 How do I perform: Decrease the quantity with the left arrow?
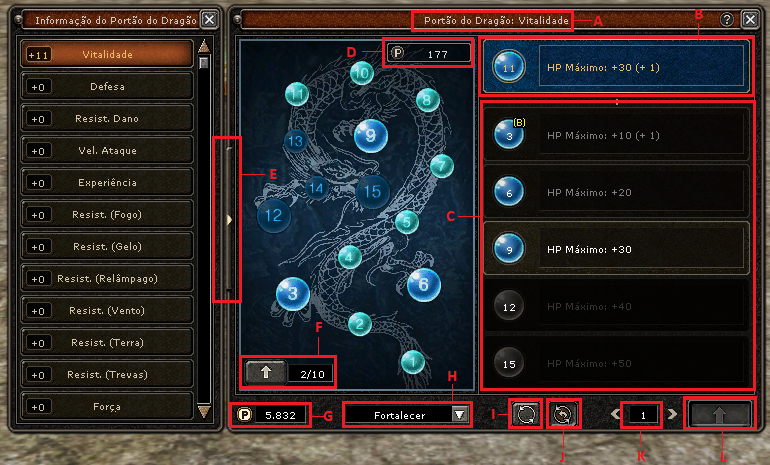(613, 413)
